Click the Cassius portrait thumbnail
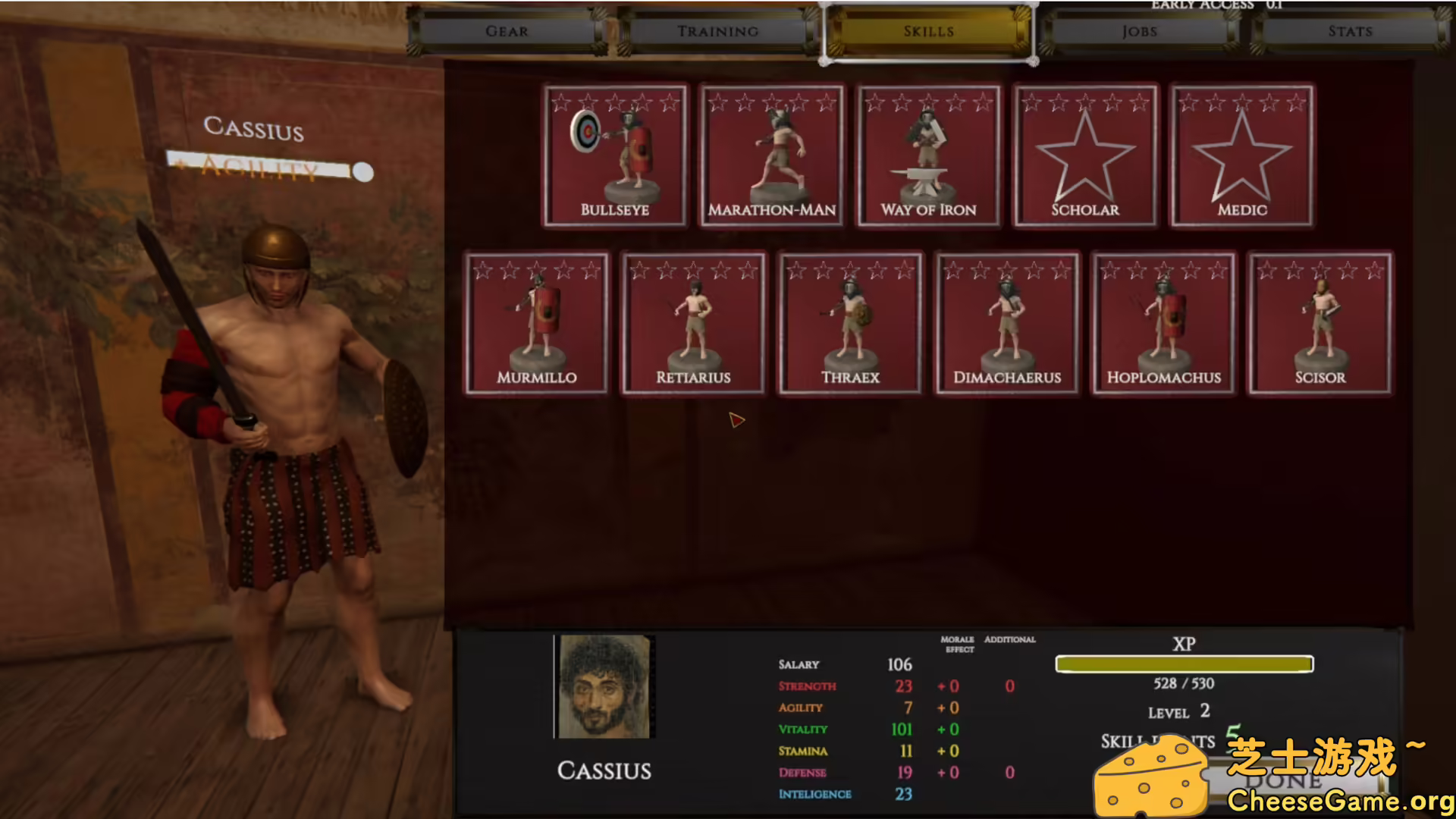 (x=604, y=685)
